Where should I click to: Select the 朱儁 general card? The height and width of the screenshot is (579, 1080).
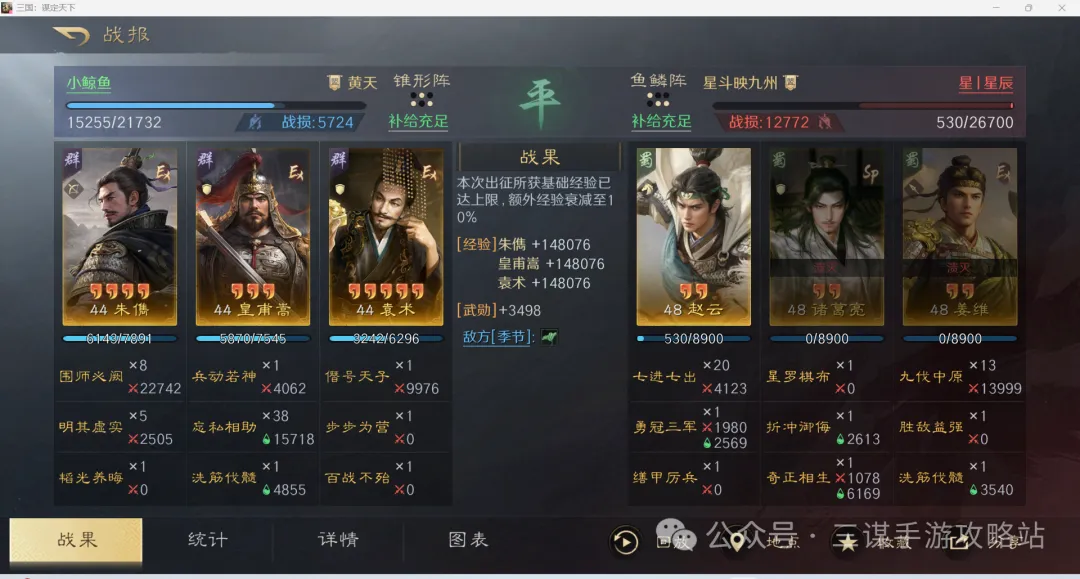120,237
